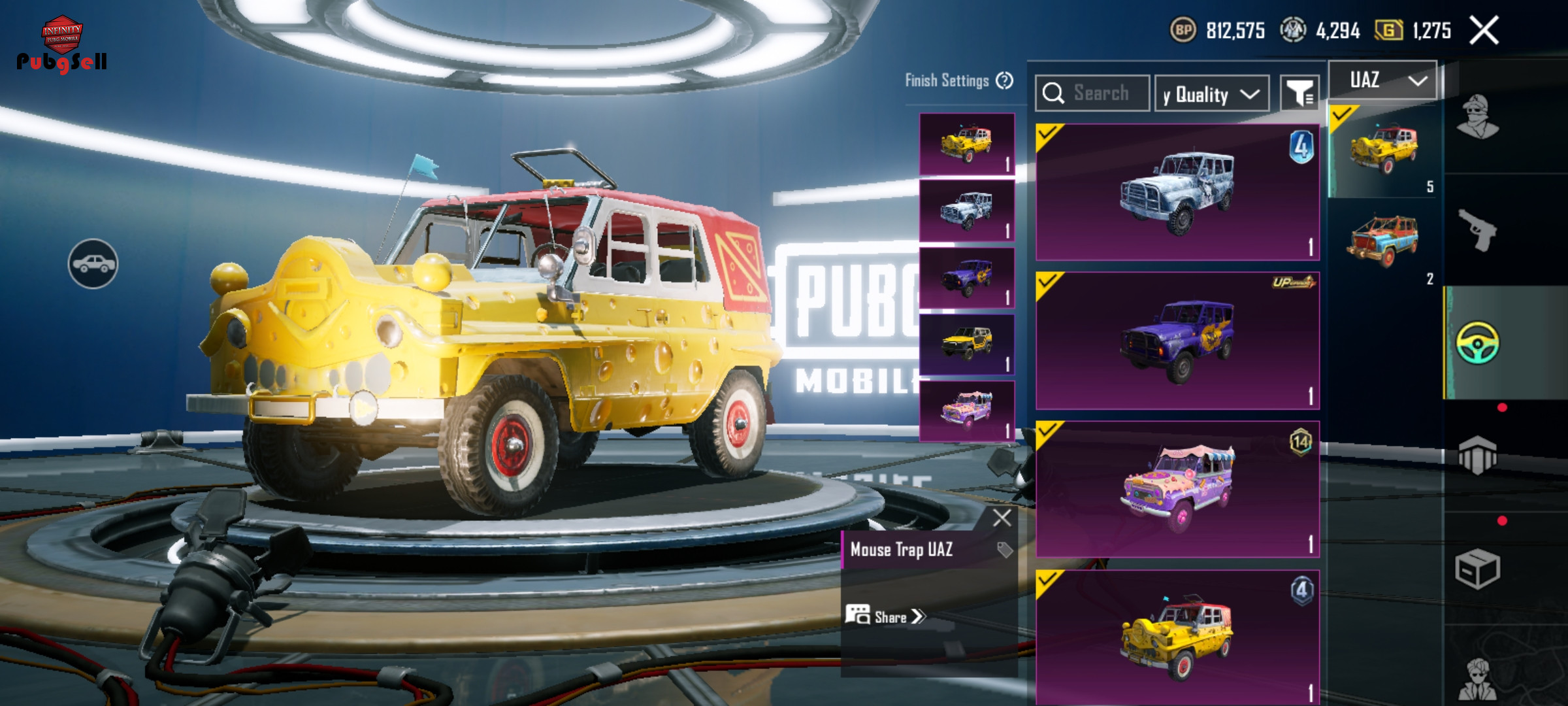Image resolution: width=1568 pixels, height=706 pixels.
Task: Switch to the vehicle steering wheel tab
Action: 1478,343
